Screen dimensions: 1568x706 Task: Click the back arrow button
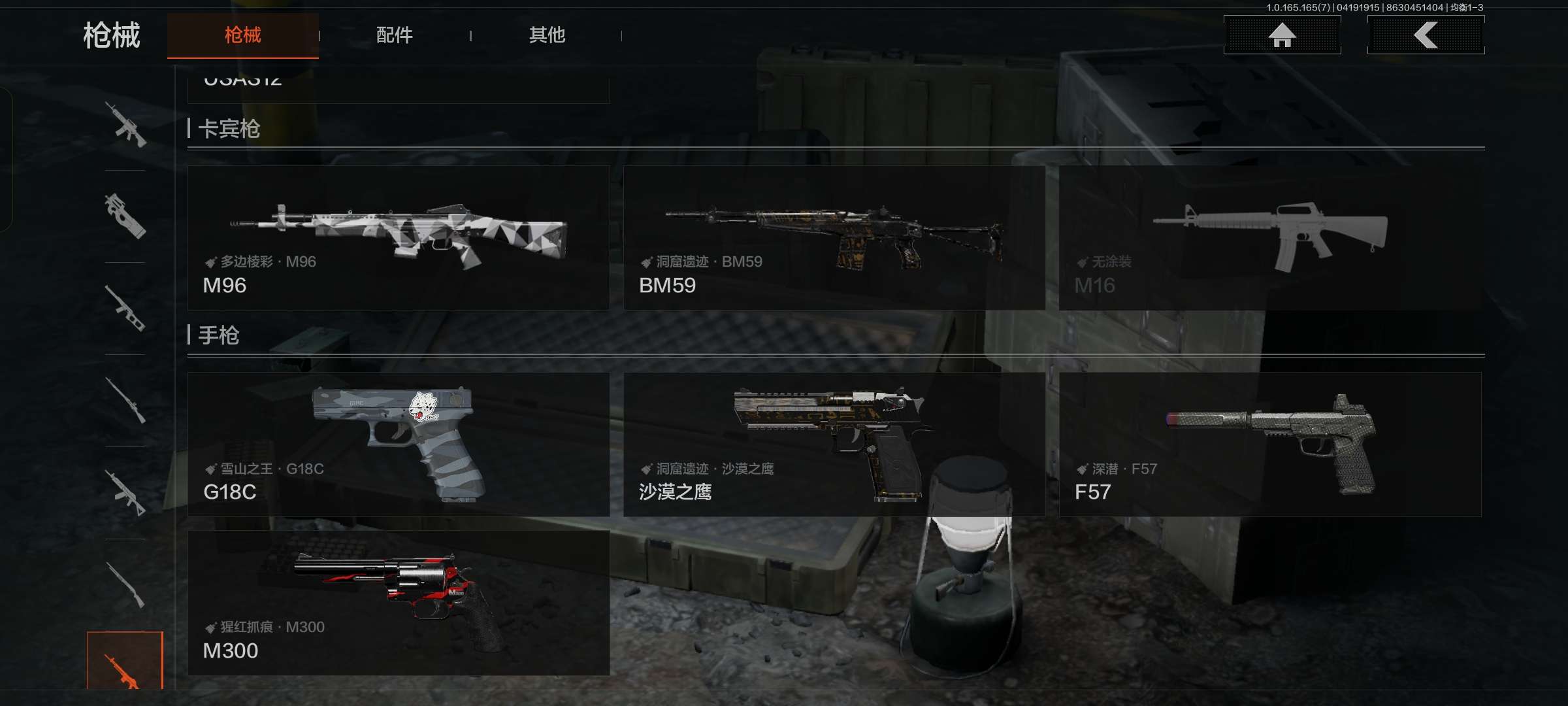(1426, 36)
